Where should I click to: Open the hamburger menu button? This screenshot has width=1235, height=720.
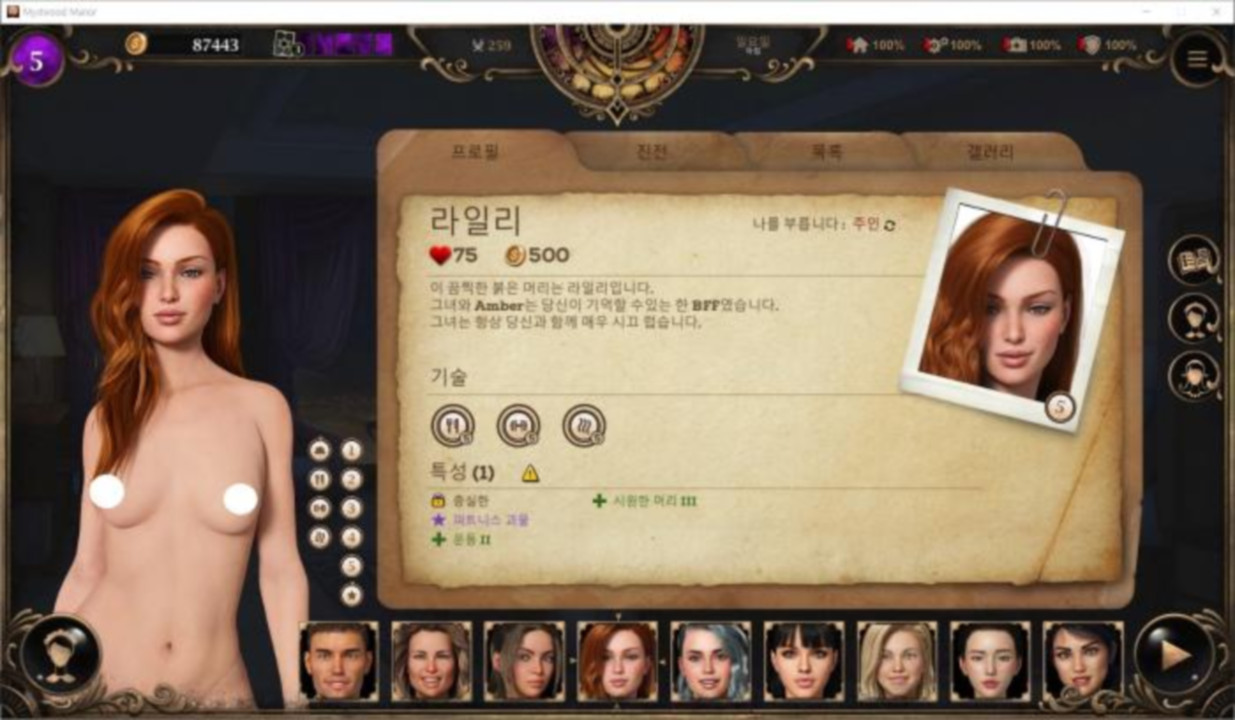1197,59
